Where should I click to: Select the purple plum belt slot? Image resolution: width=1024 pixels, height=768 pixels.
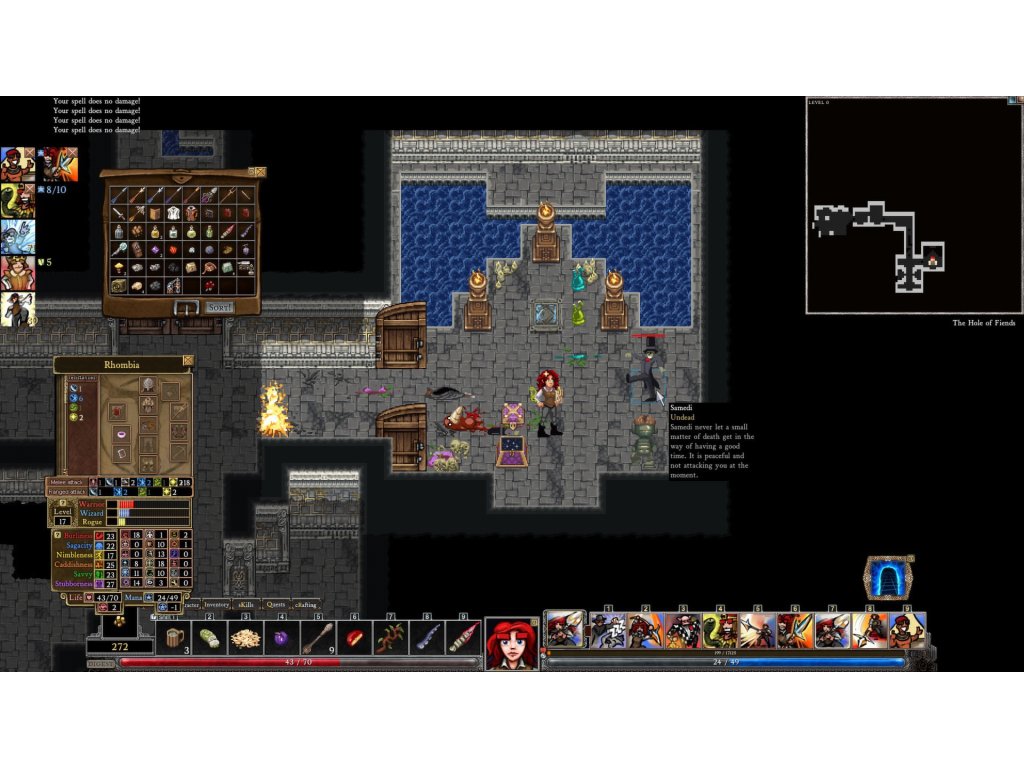pyautogui.click(x=281, y=637)
